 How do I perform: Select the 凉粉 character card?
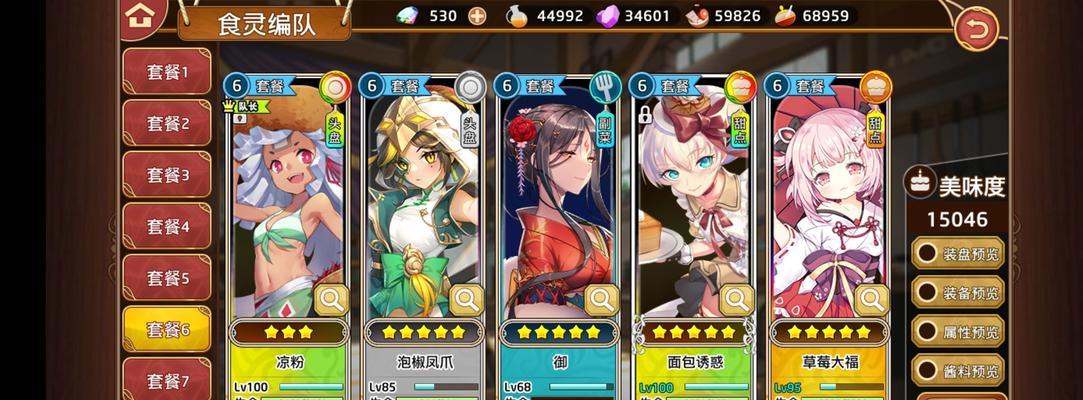[x=285, y=200]
